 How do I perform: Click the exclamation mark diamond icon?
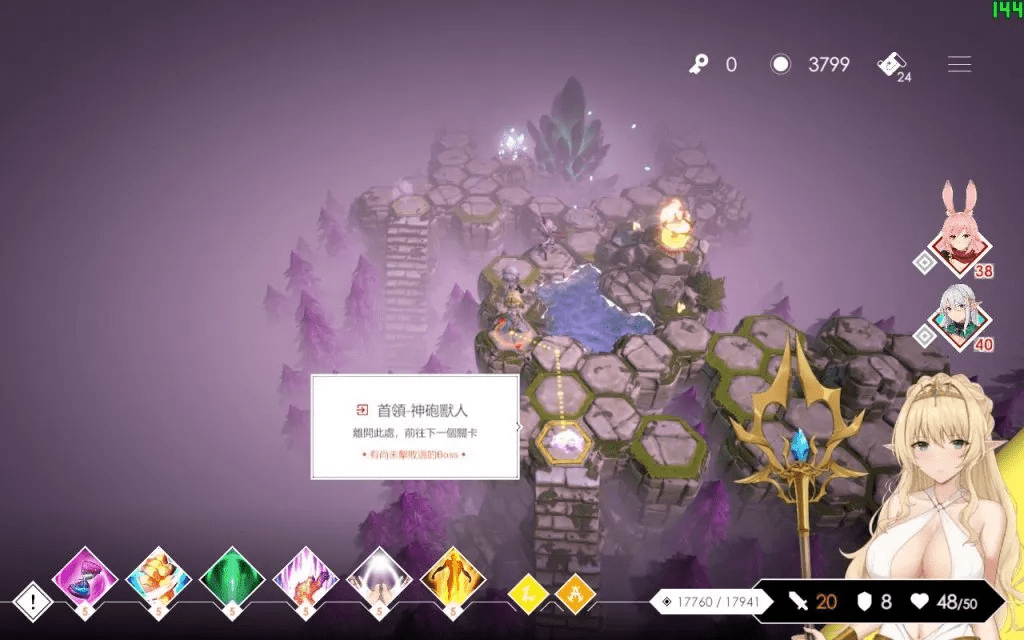coord(34,601)
